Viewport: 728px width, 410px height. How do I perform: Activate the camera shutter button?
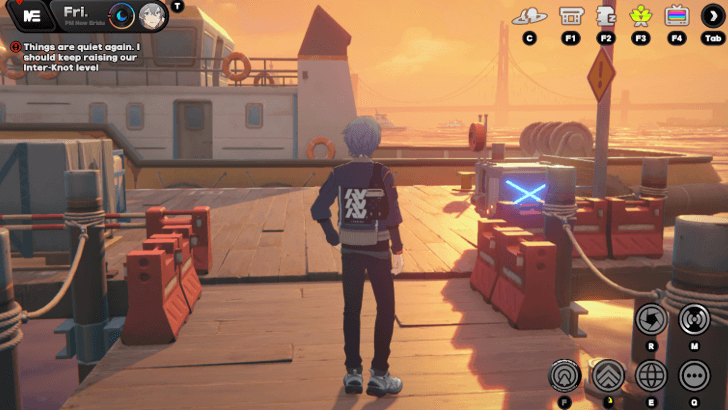pos(651,319)
